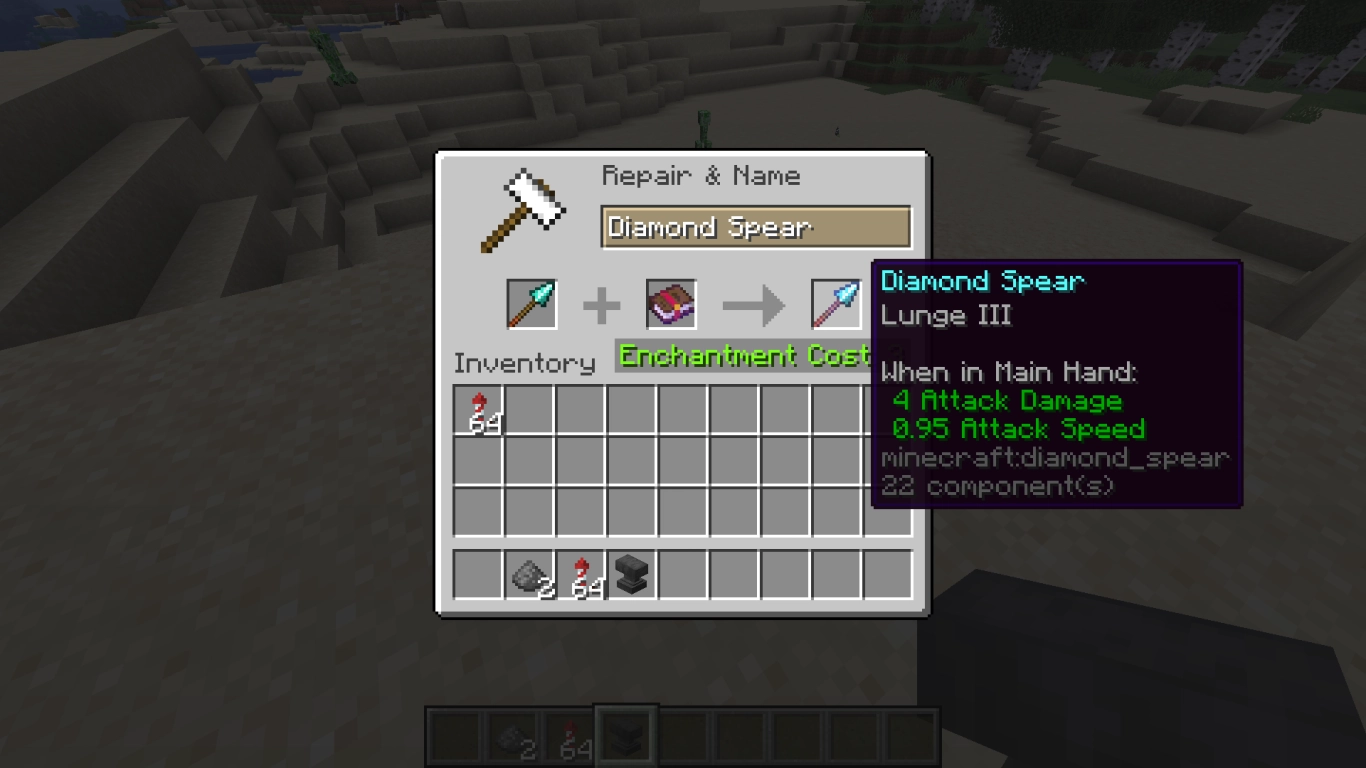1366x768 pixels.
Task: Take the Lunge III Diamond Spear from the output slot
Action: pyautogui.click(x=835, y=304)
